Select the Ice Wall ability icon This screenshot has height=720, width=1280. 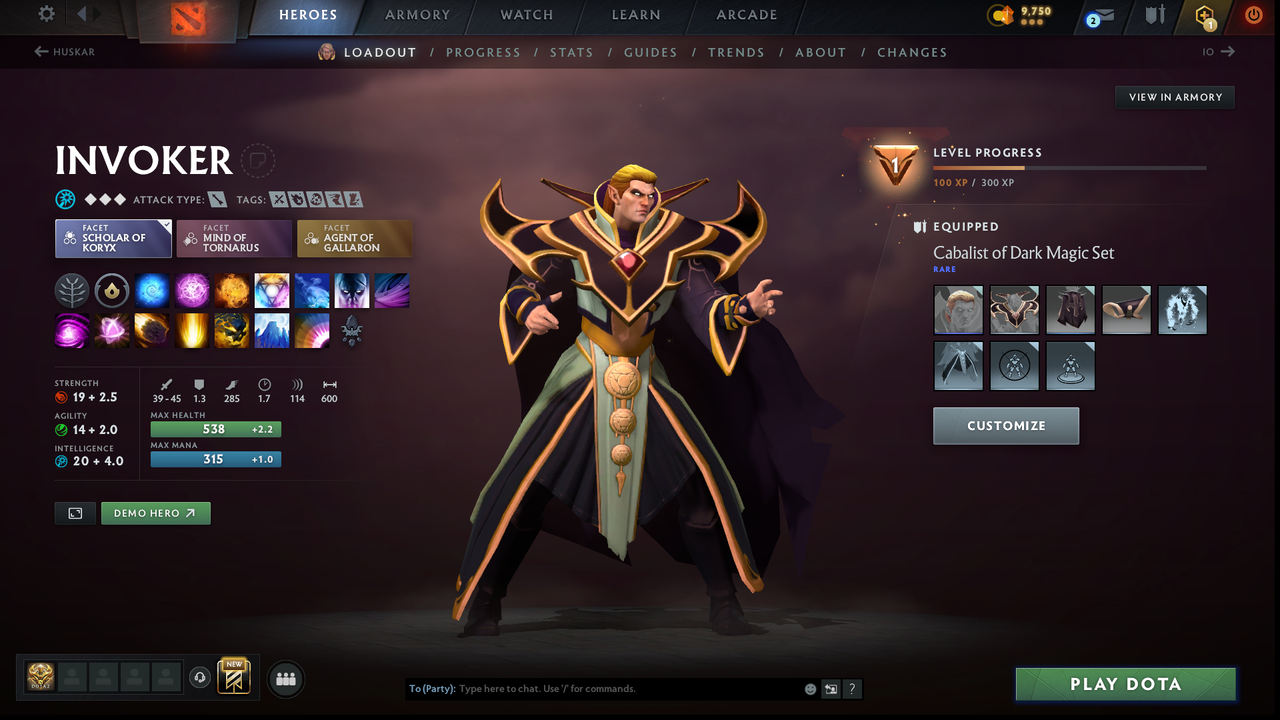point(271,331)
